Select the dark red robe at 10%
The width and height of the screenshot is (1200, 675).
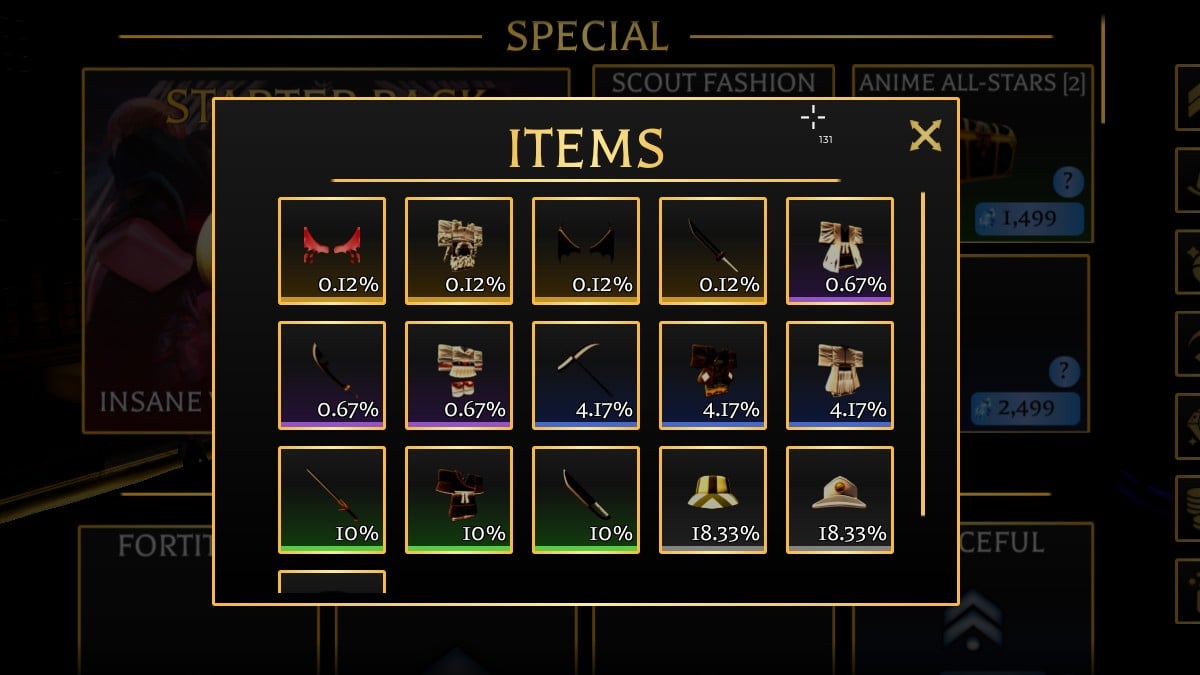point(459,499)
